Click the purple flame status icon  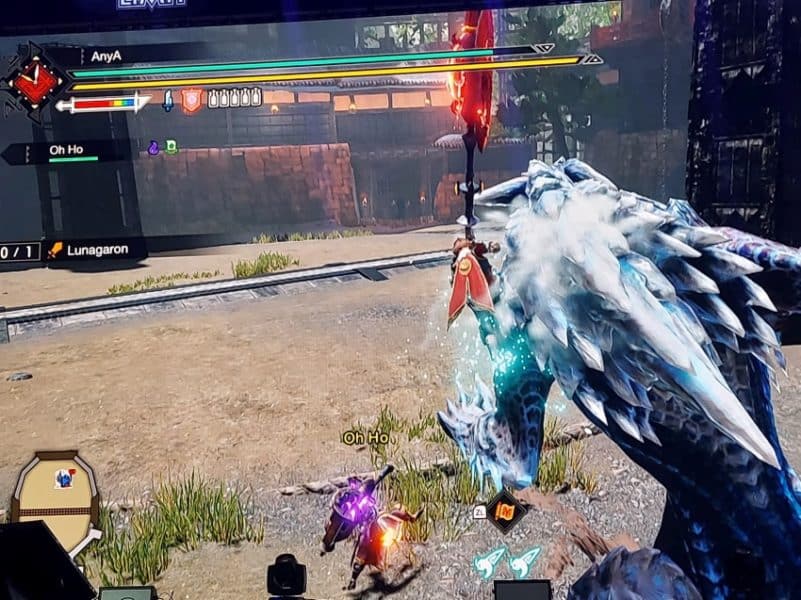[x=154, y=147]
